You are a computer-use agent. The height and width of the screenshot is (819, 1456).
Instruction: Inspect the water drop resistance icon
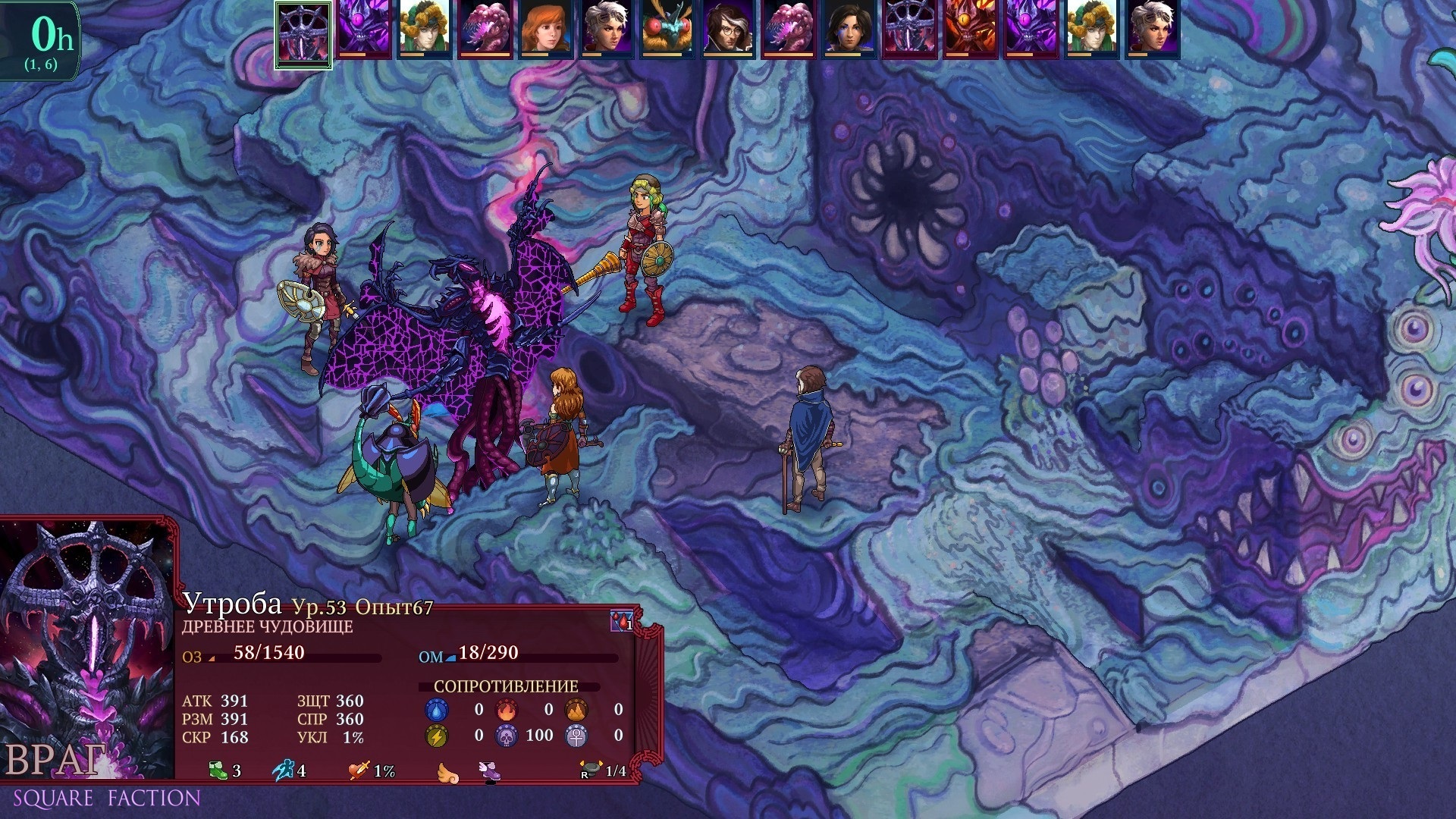[437, 710]
